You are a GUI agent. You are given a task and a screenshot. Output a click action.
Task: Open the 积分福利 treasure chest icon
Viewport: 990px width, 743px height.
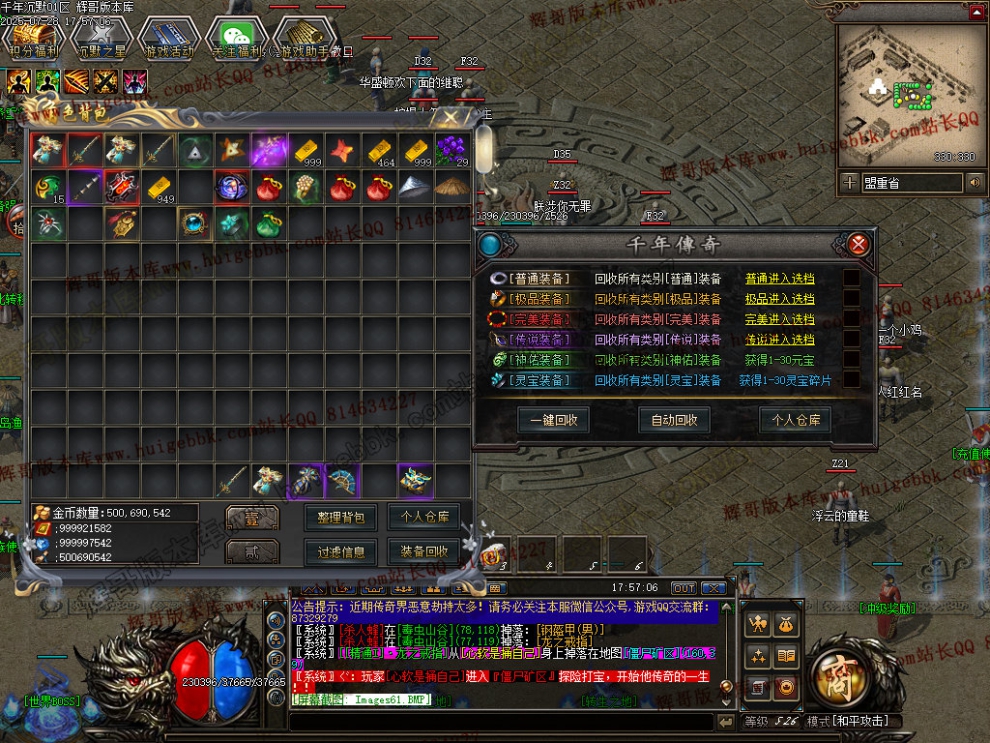click(32, 39)
